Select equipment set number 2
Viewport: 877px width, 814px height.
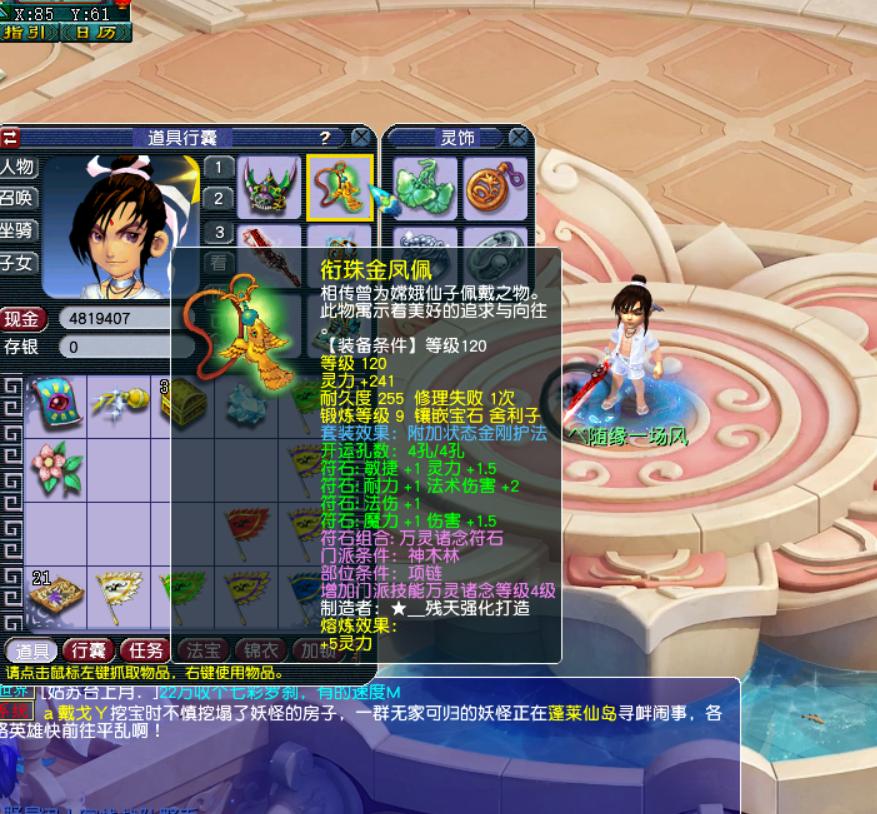click(219, 198)
